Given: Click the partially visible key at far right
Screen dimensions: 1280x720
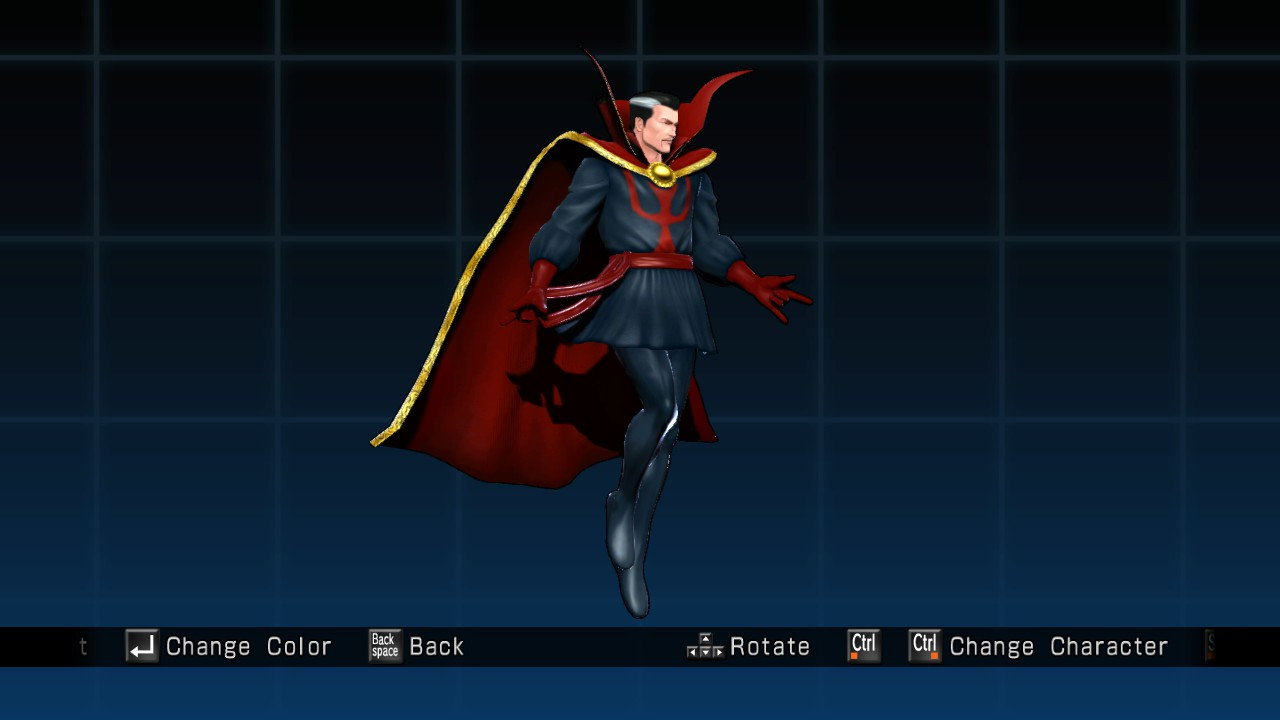Looking at the screenshot, I should click(x=1211, y=647).
